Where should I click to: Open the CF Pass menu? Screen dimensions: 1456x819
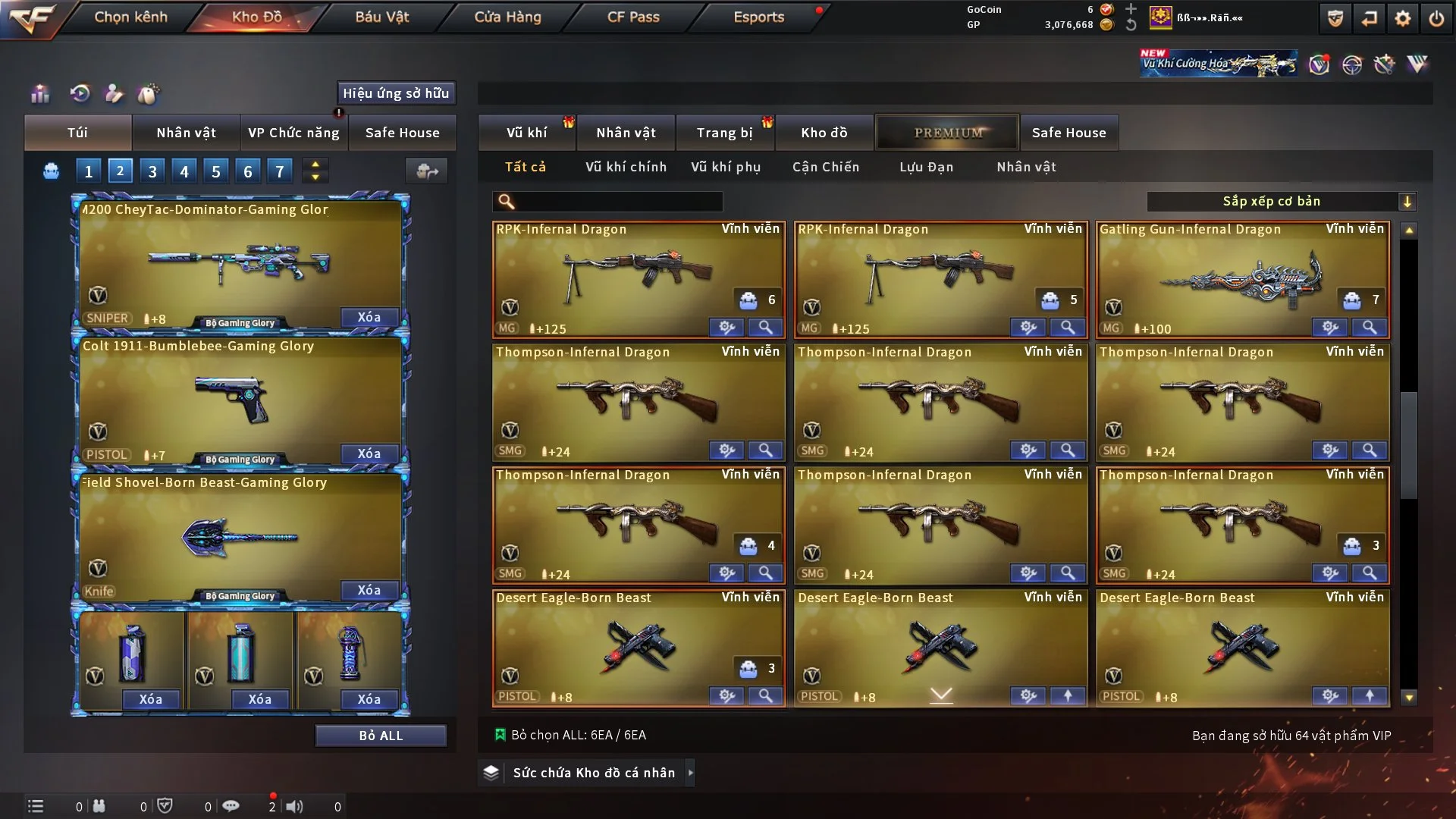[x=633, y=17]
